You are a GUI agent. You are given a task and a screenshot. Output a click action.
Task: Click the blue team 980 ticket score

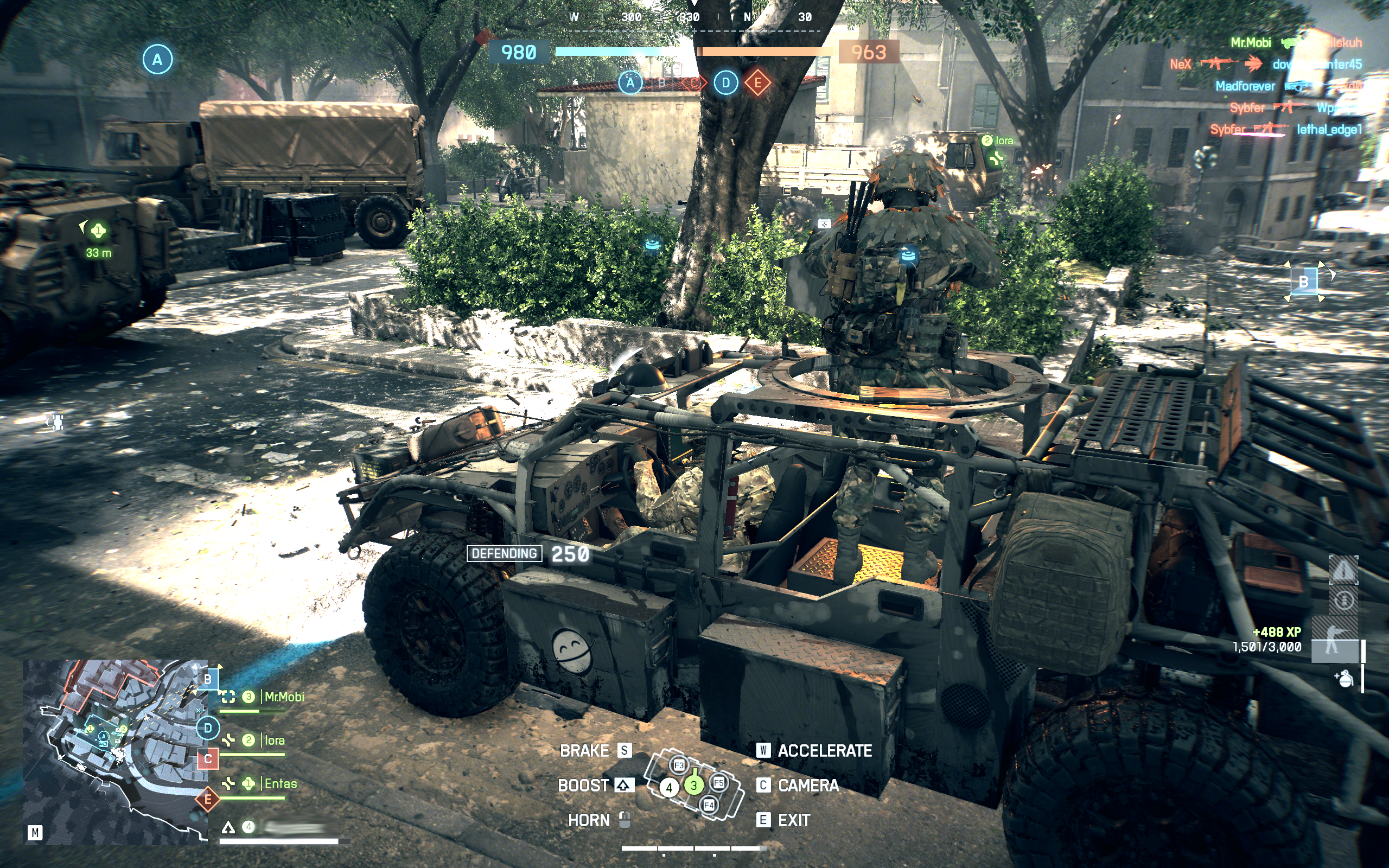(x=519, y=53)
